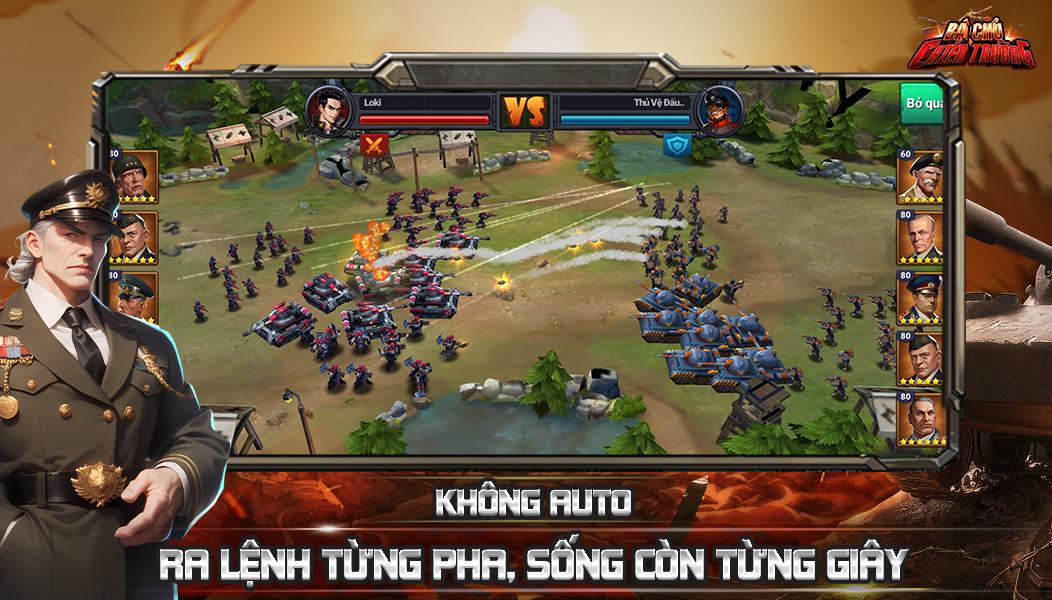This screenshot has width=1052, height=600.
Task: Select the red crossed swords attack icon
Action: coord(375,146)
